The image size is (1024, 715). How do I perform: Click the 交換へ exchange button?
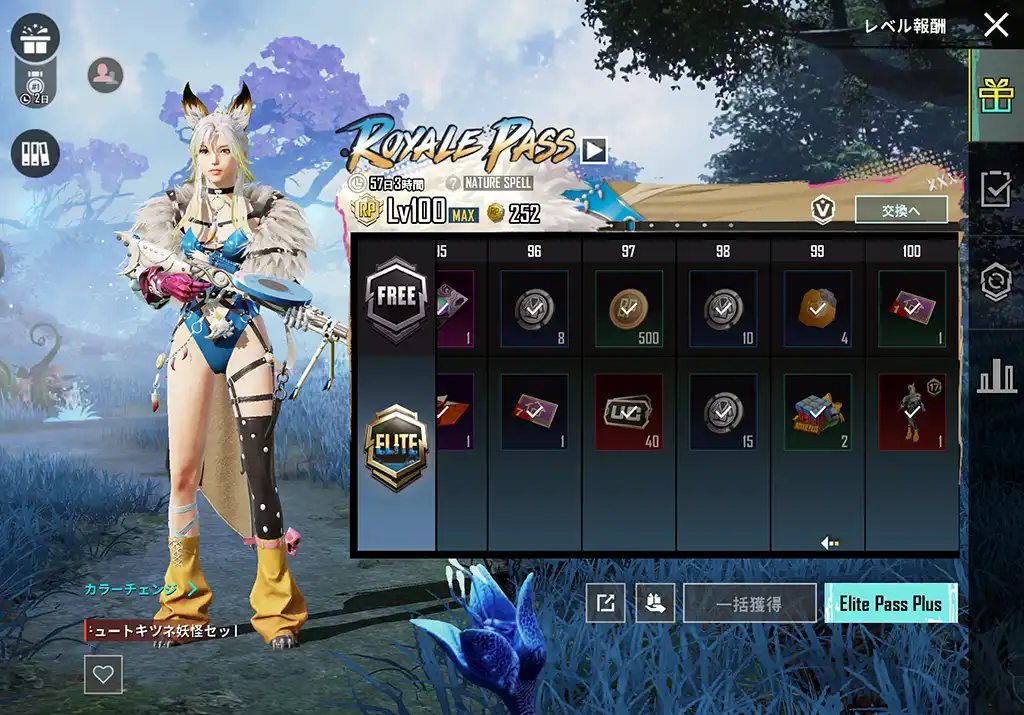point(901,209)
